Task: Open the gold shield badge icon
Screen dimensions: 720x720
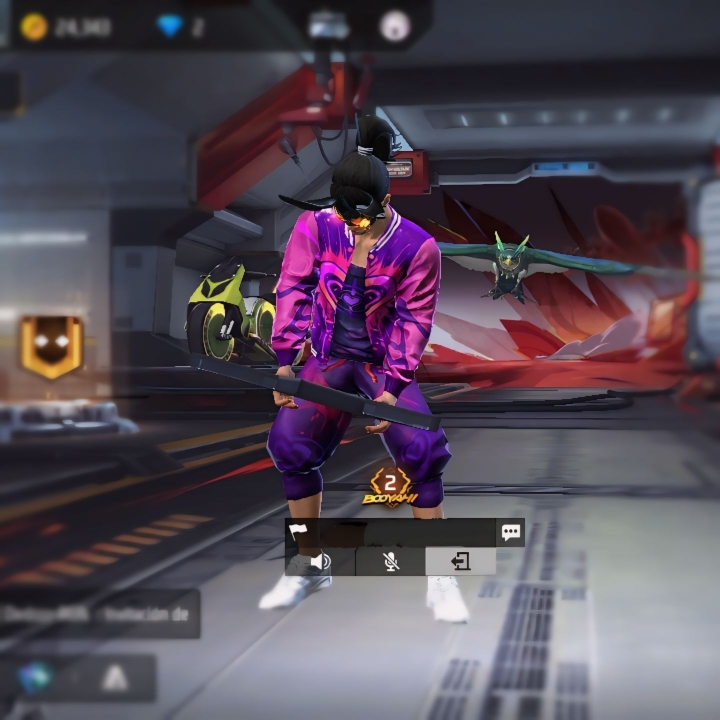Action: click(52, 347)
